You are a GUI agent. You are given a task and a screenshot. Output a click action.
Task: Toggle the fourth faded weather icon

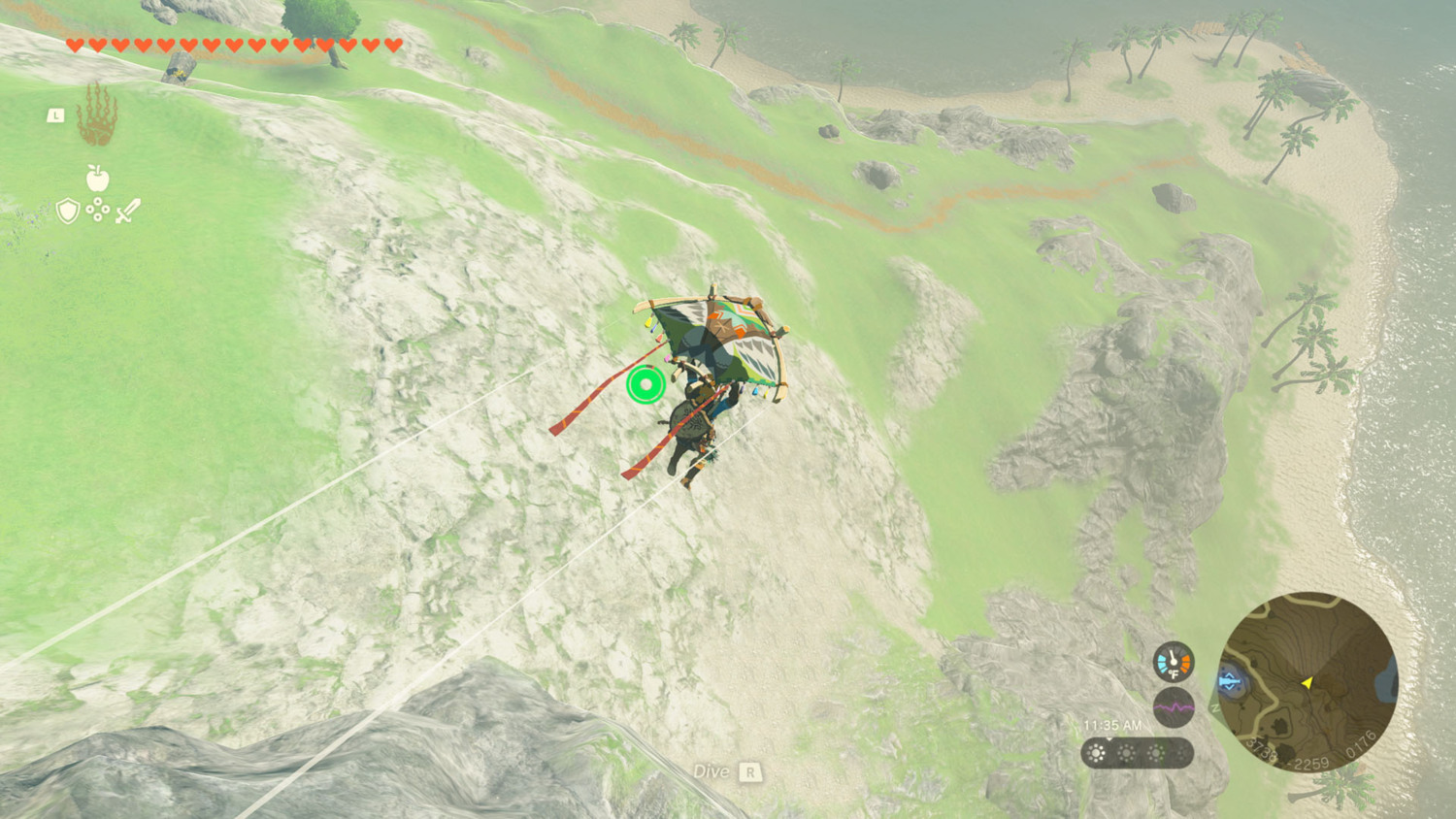pos(1184,753)
